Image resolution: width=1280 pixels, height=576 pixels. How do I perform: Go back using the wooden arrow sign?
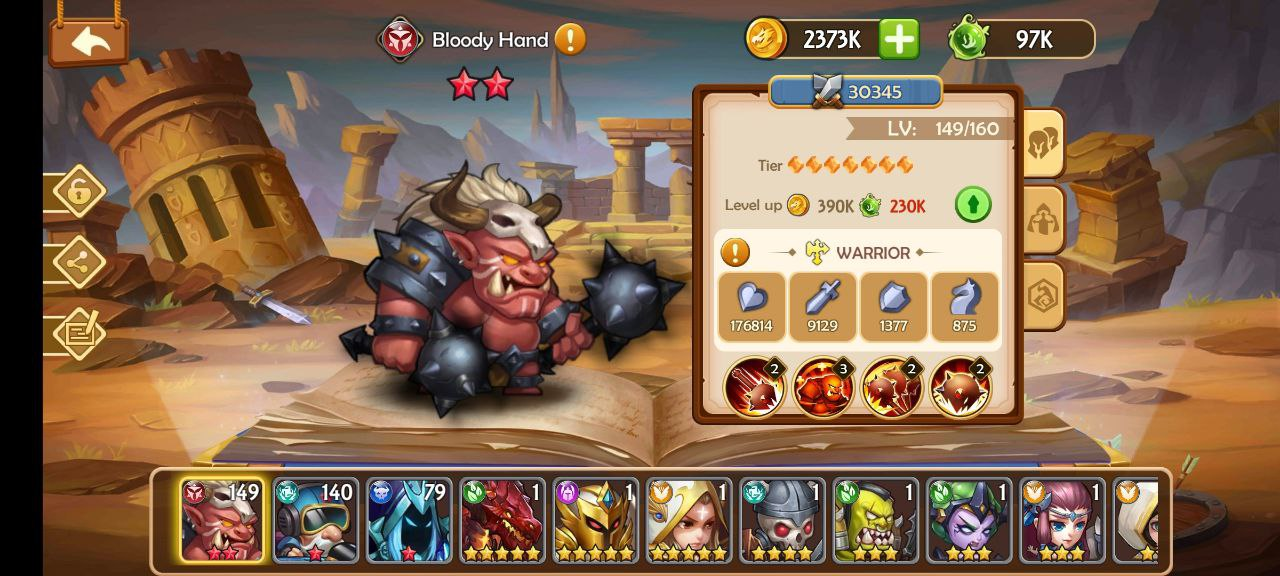click(89, 42)
